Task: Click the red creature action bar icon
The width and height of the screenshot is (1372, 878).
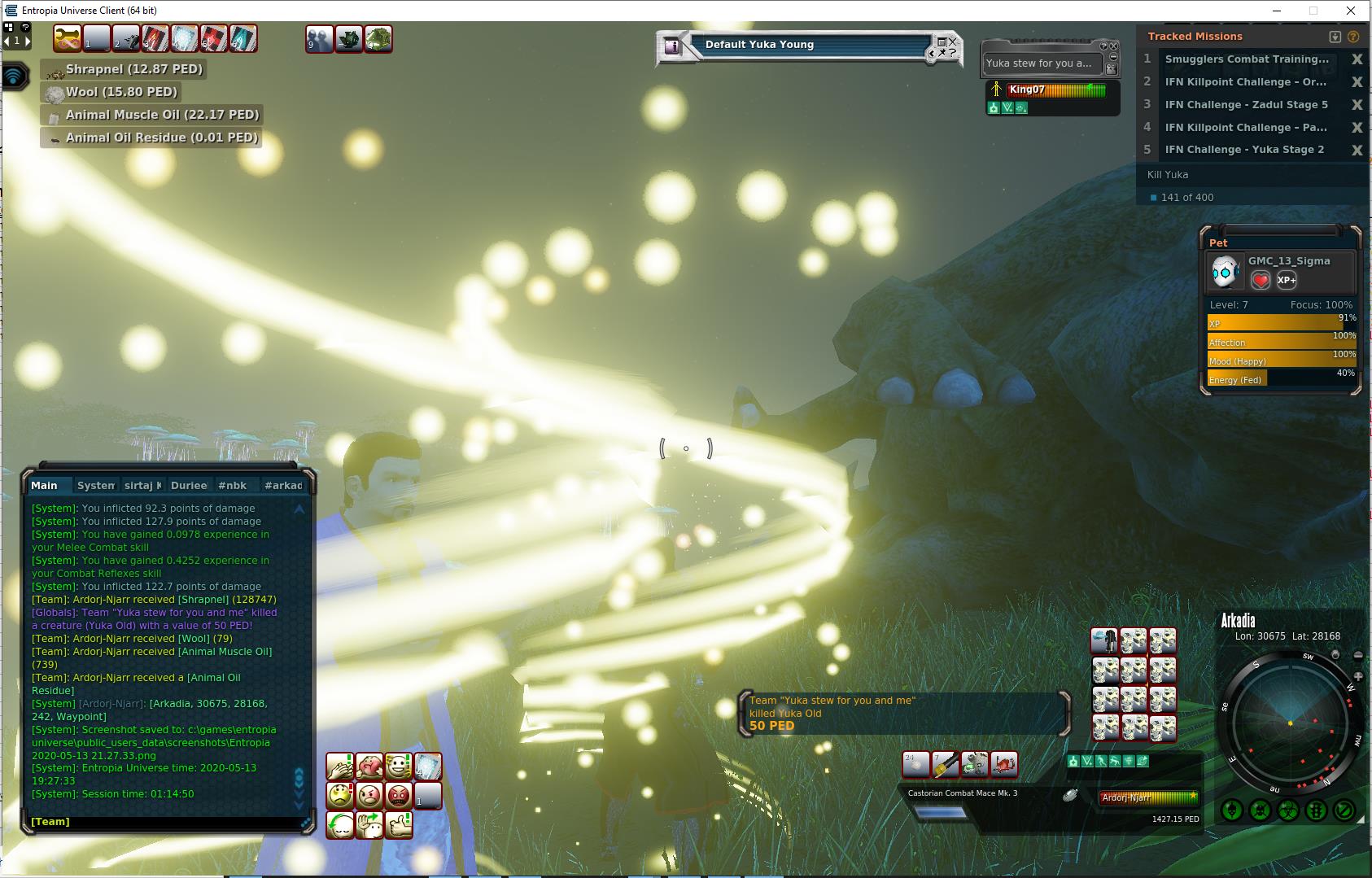Action: click(1005, 764)
